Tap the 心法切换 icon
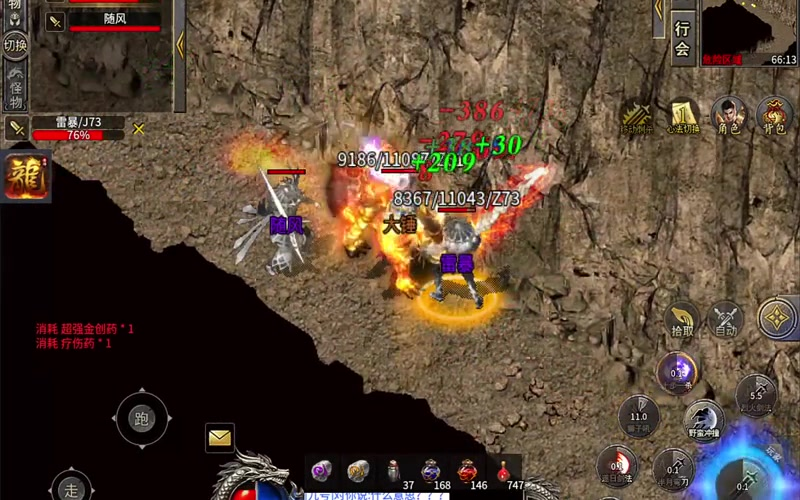 684,116
